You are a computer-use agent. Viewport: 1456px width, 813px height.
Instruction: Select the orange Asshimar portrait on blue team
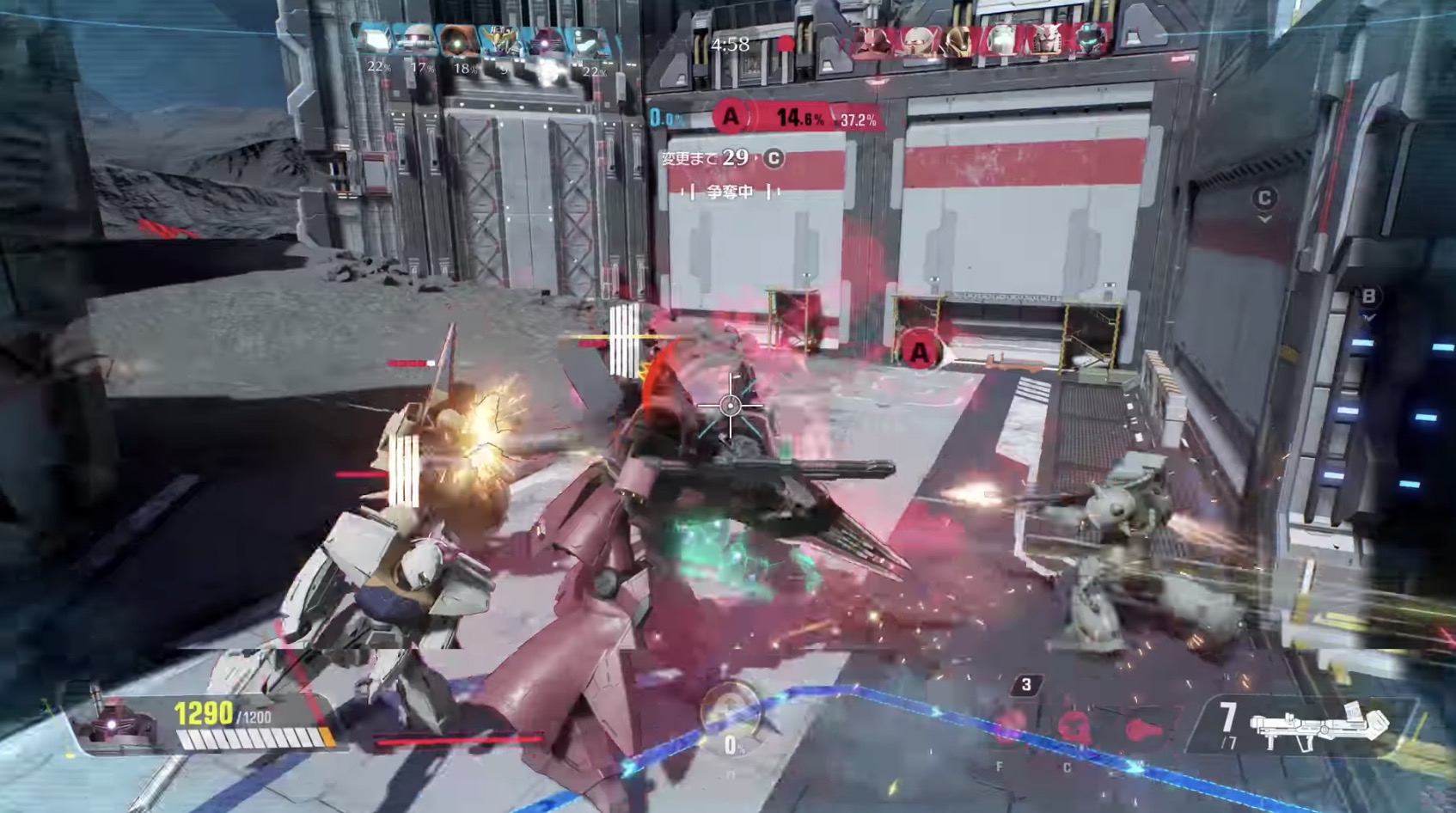pos(456,40)
